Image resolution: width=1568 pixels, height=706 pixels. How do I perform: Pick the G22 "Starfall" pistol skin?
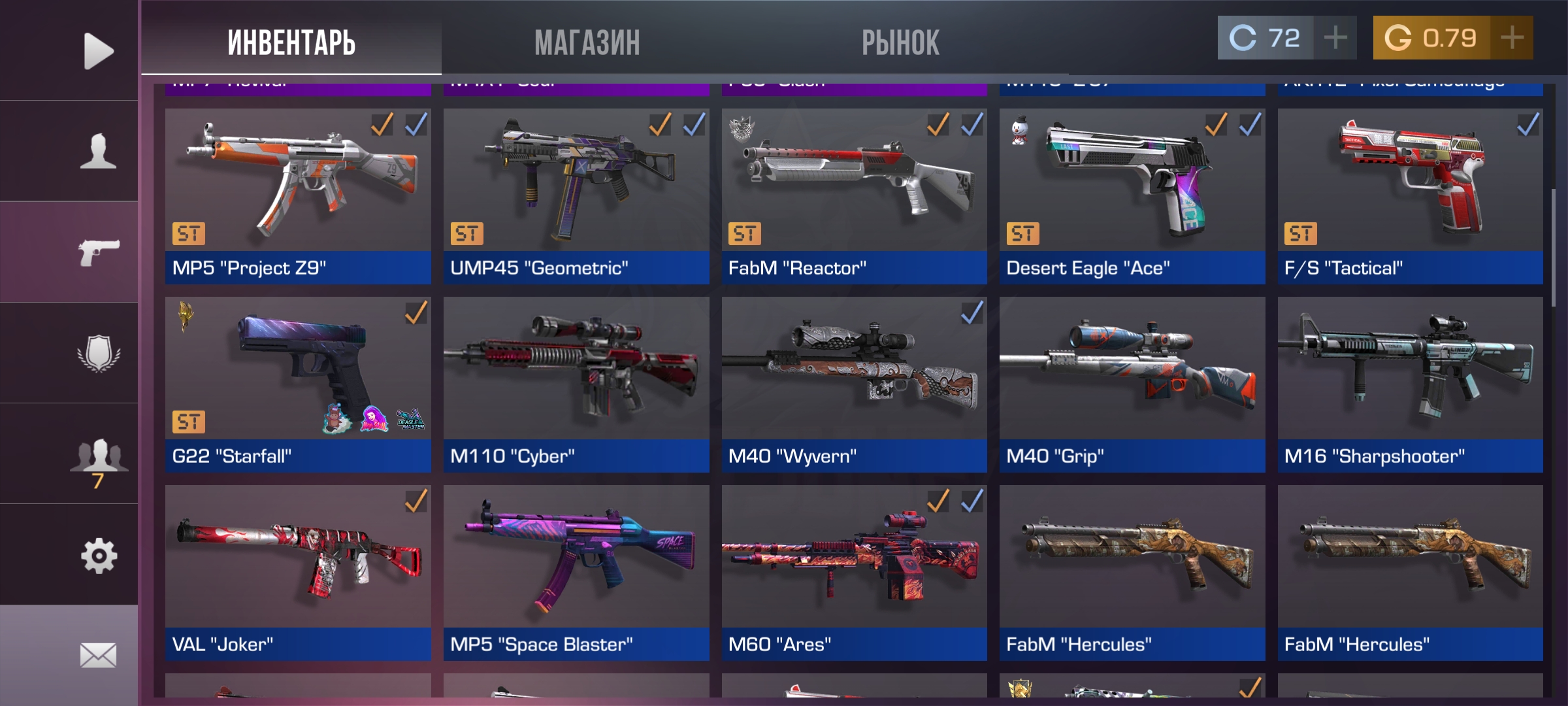298,384
